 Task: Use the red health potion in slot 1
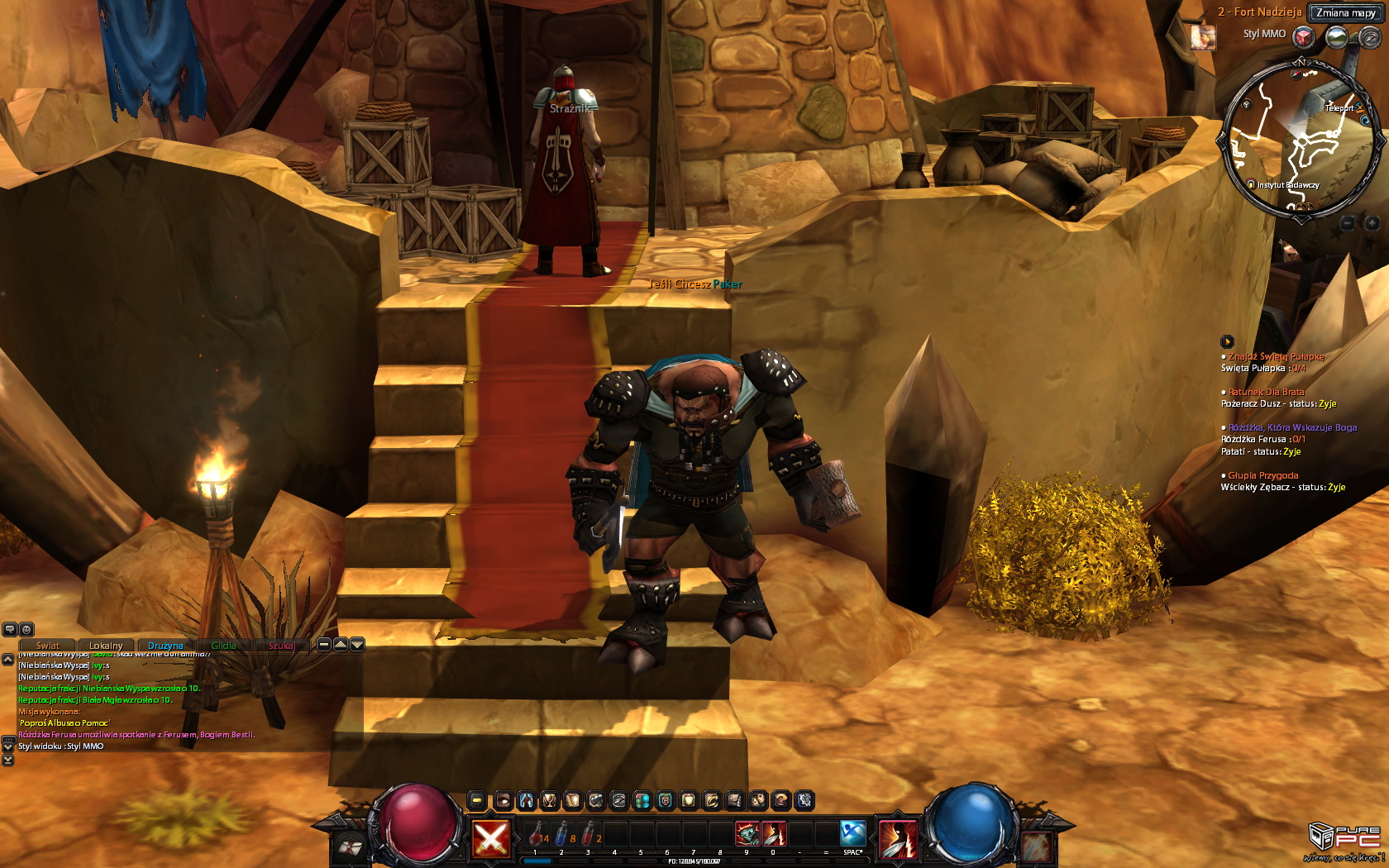pyautogui.click(x=536, y=834)
